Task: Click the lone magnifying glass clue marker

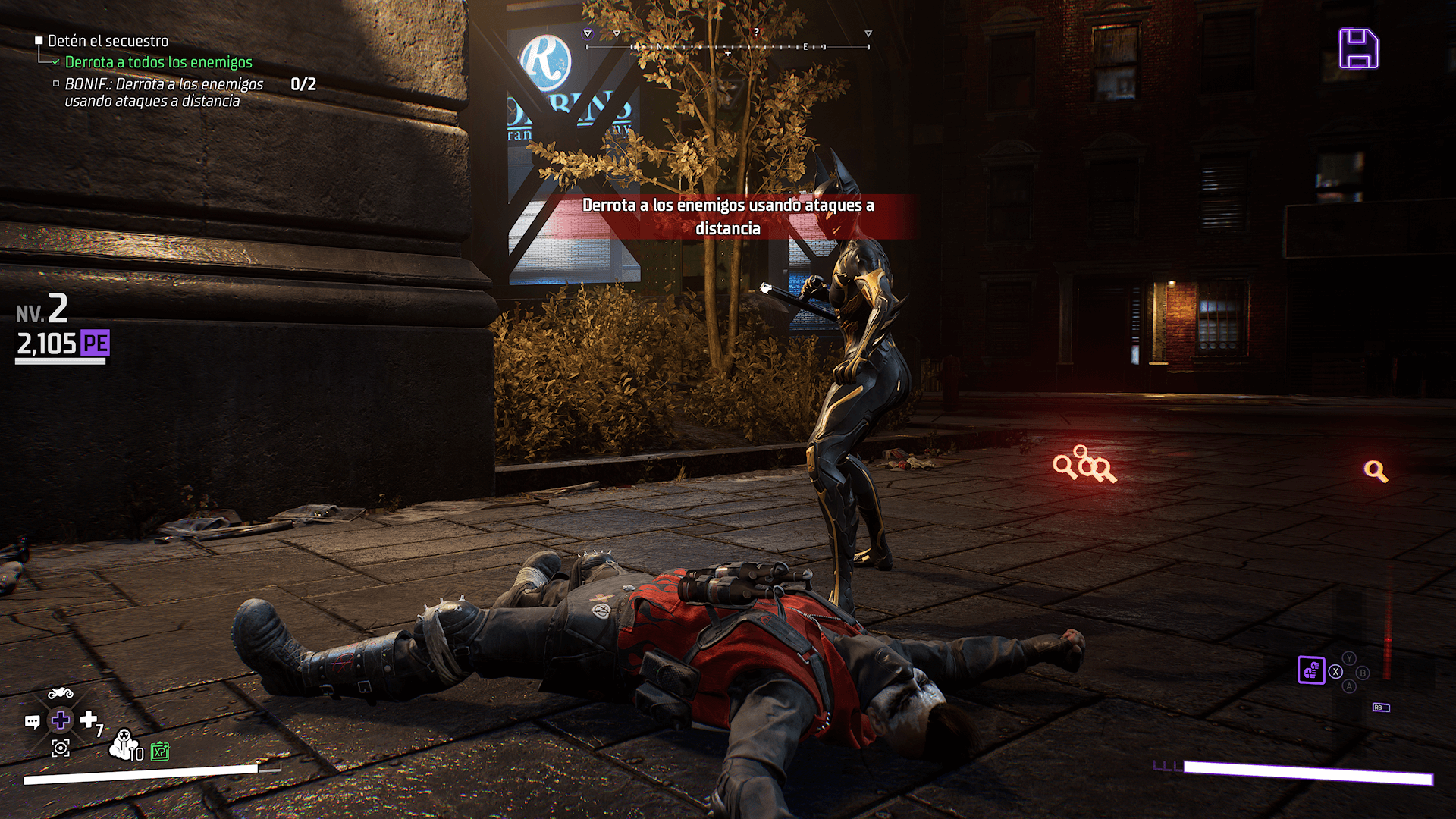Action: tap(1376, 471)
